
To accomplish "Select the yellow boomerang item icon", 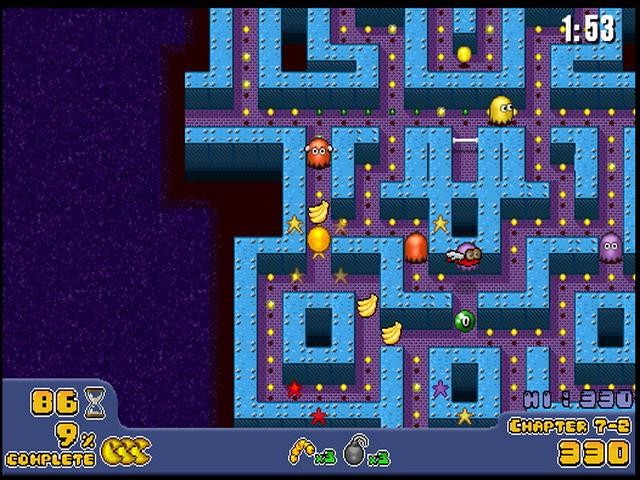I will [301, 451].
